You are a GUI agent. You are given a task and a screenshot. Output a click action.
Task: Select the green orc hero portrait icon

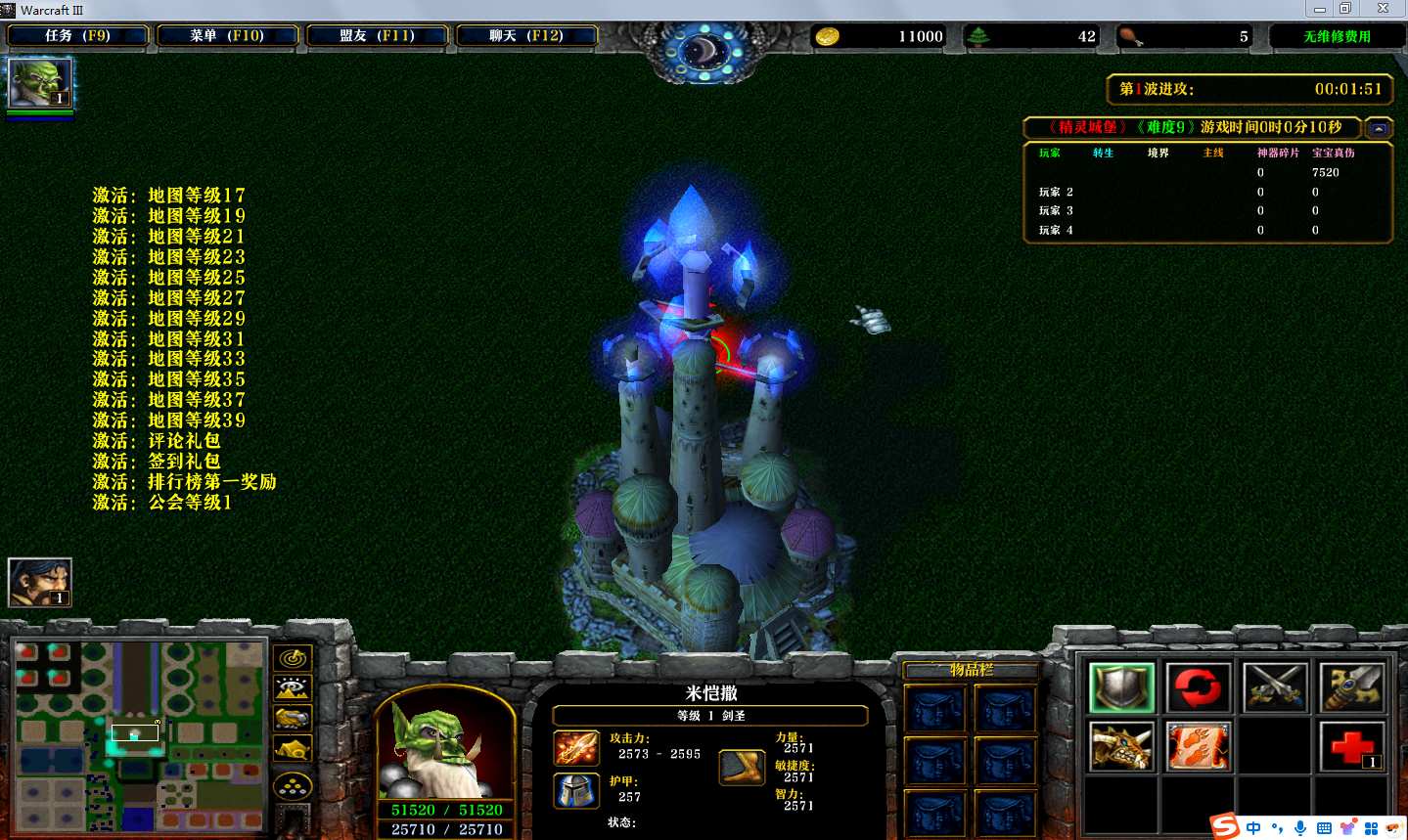(39, 83)
